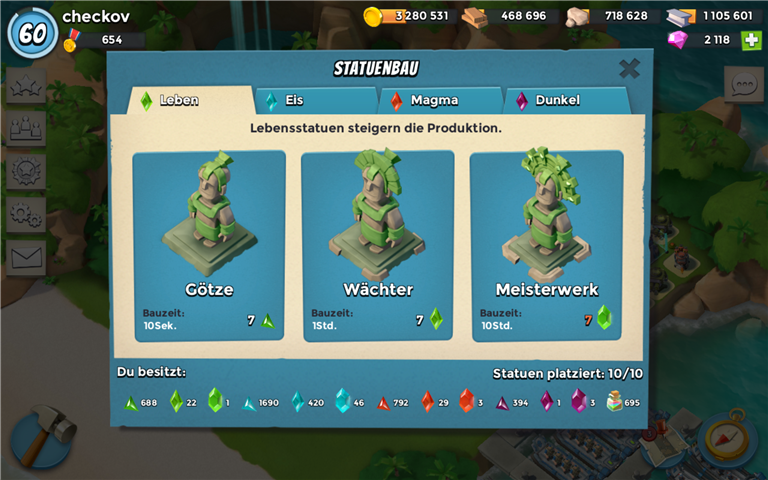The width and height of the screenshot is (768, 480).
Task: Open the settings gears menu
Action: 26,213
